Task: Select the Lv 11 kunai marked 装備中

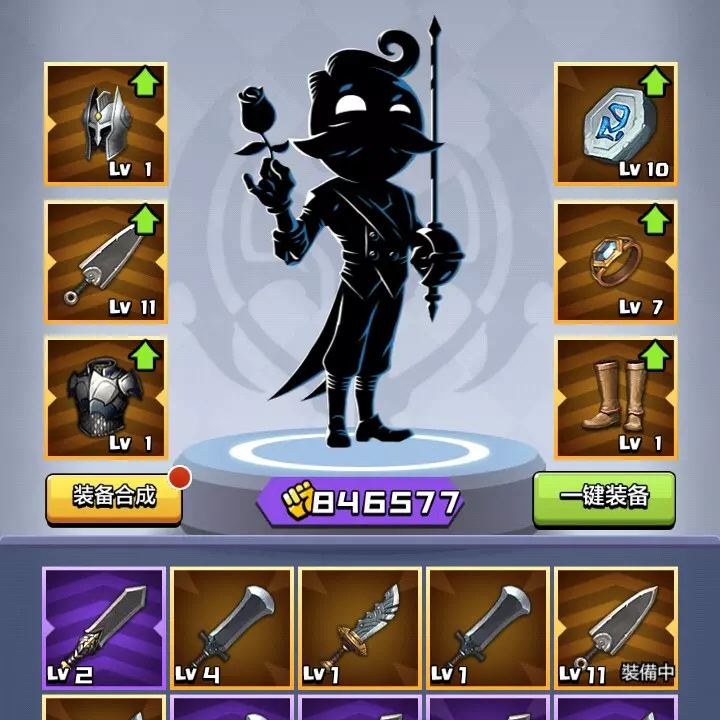Action: point(616,628)
